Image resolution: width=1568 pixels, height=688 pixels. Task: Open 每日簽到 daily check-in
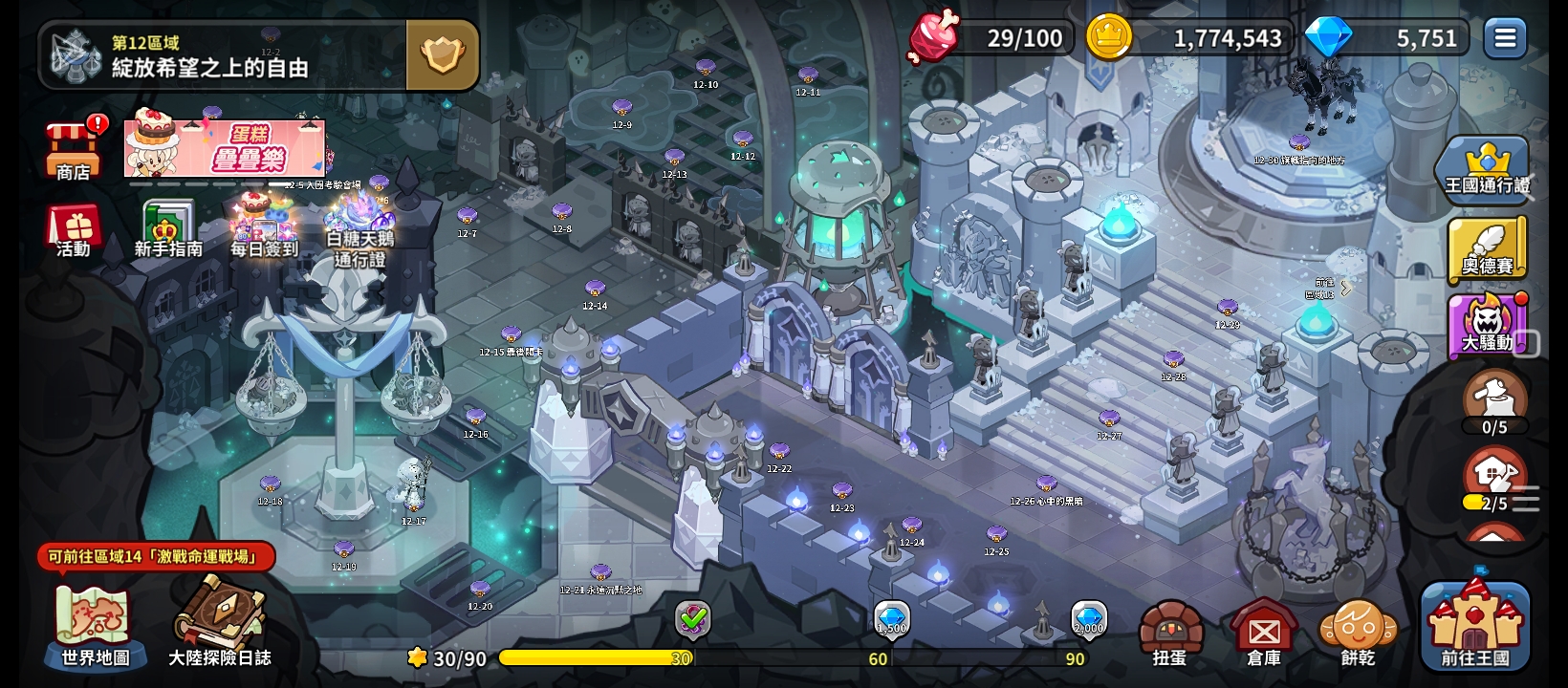(263, 228)
